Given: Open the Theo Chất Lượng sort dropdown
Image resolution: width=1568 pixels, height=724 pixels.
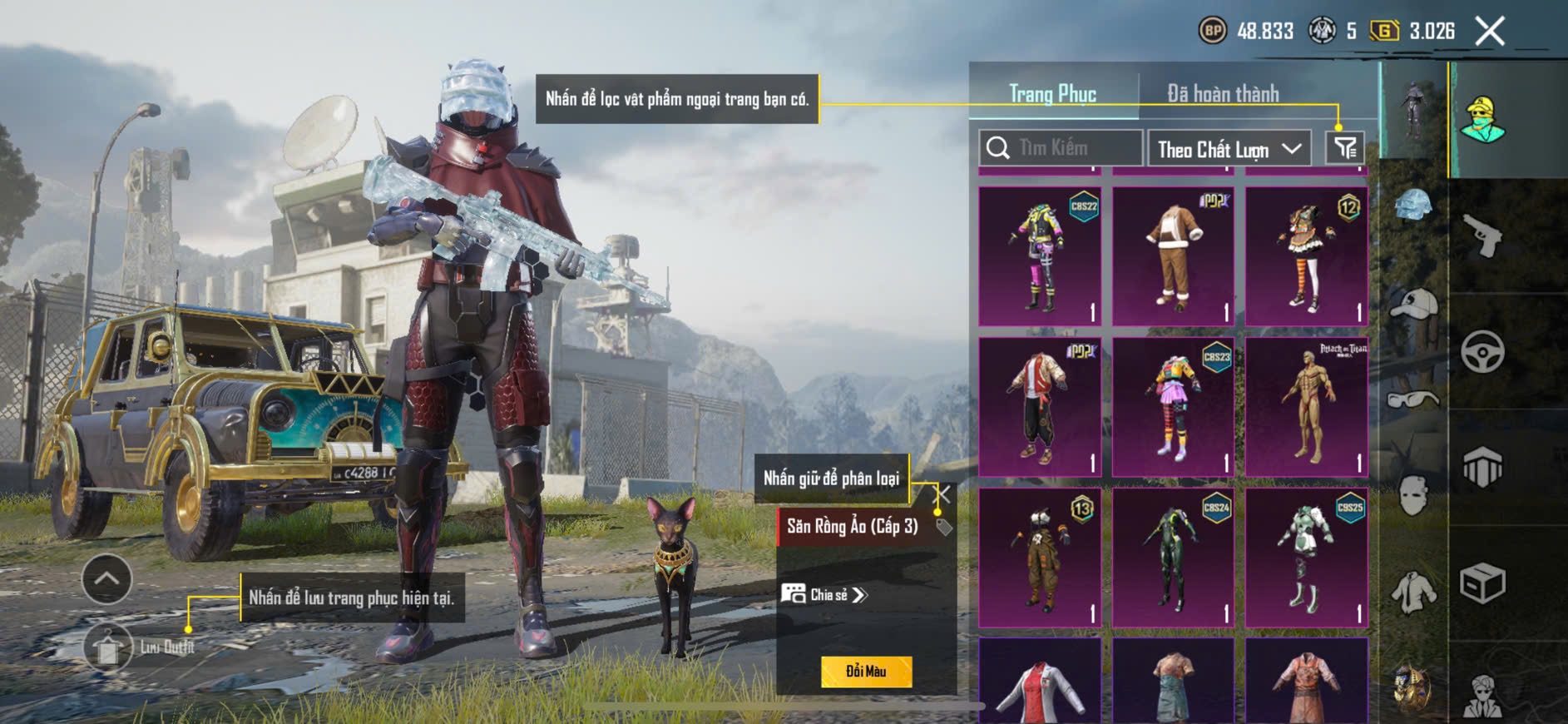Looking at the screenshot, I should 1229,149.
